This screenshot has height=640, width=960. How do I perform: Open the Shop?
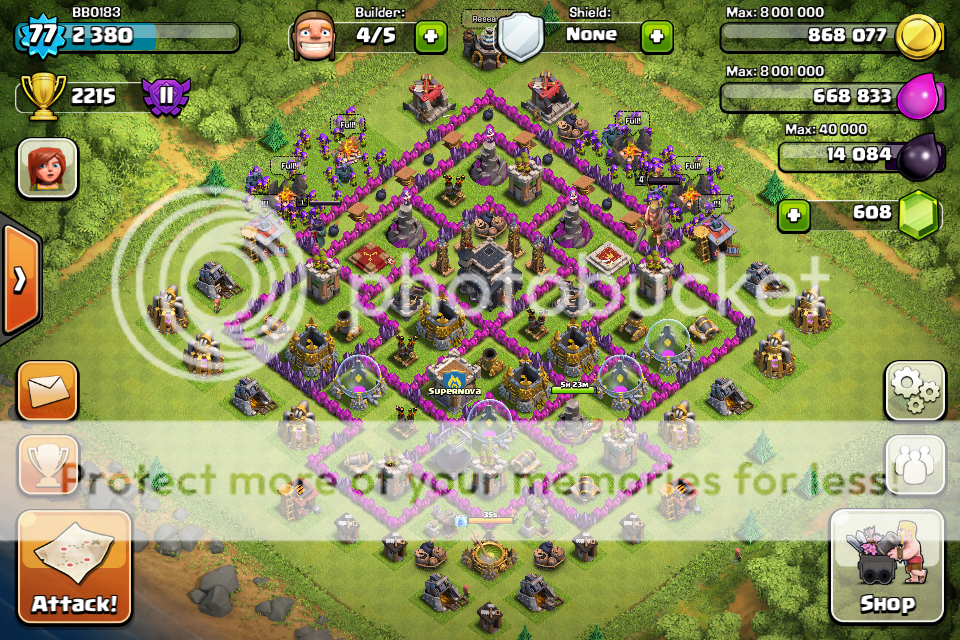886,567
